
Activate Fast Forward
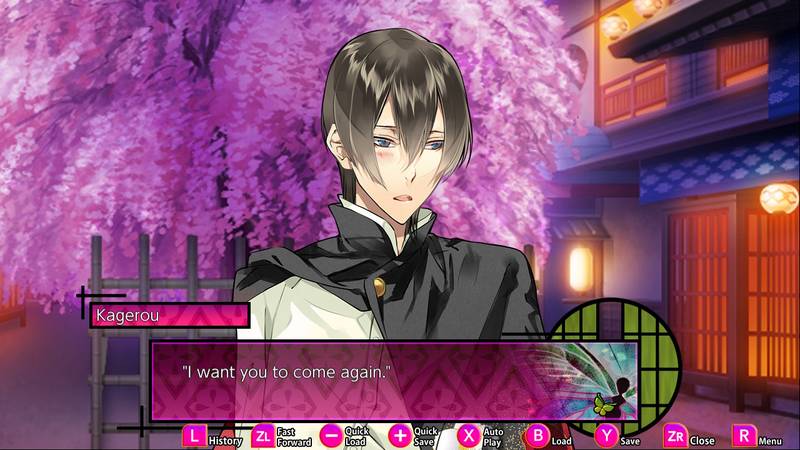coord(263,436)
